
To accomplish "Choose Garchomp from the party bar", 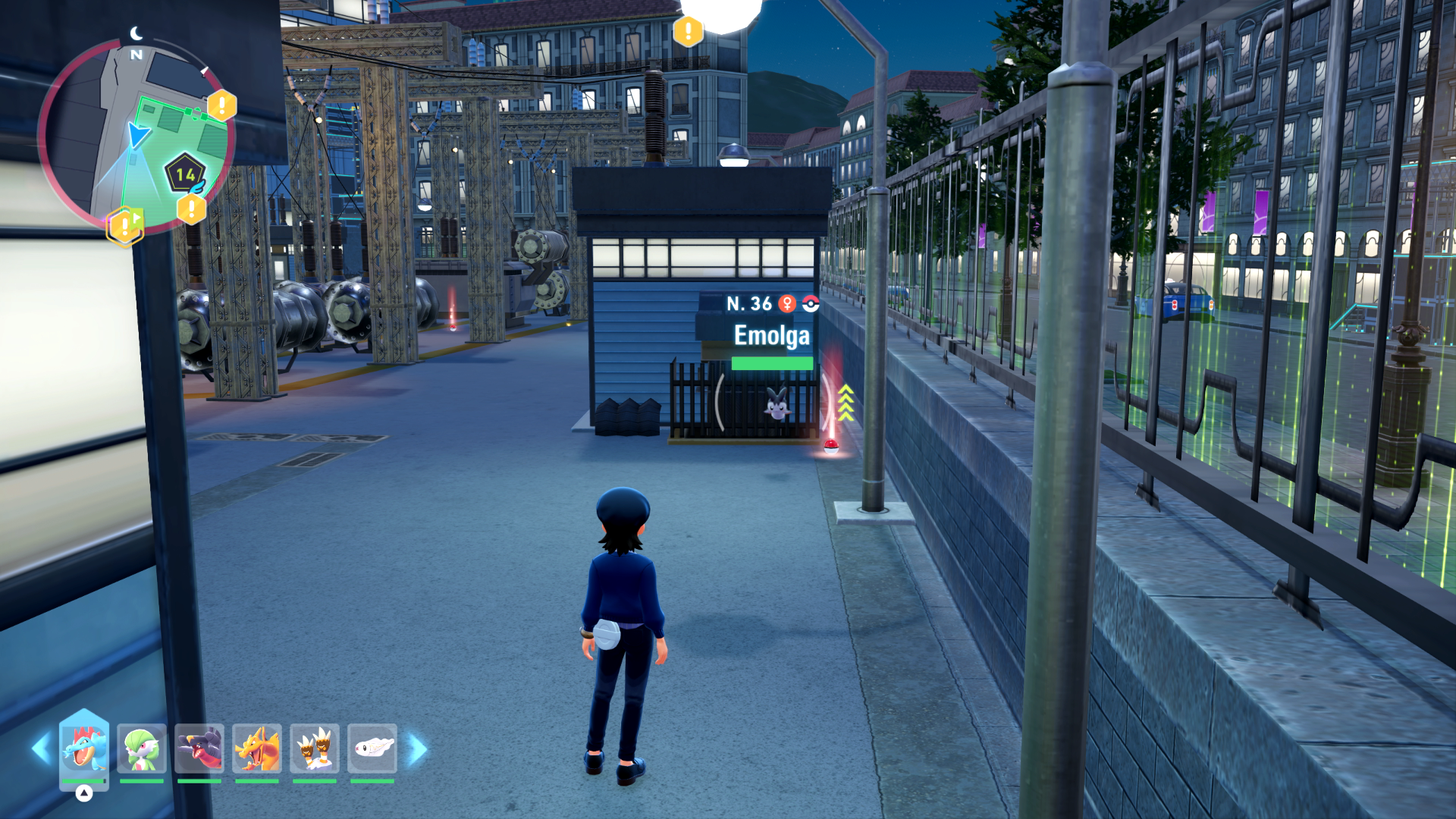I will 199,748.
